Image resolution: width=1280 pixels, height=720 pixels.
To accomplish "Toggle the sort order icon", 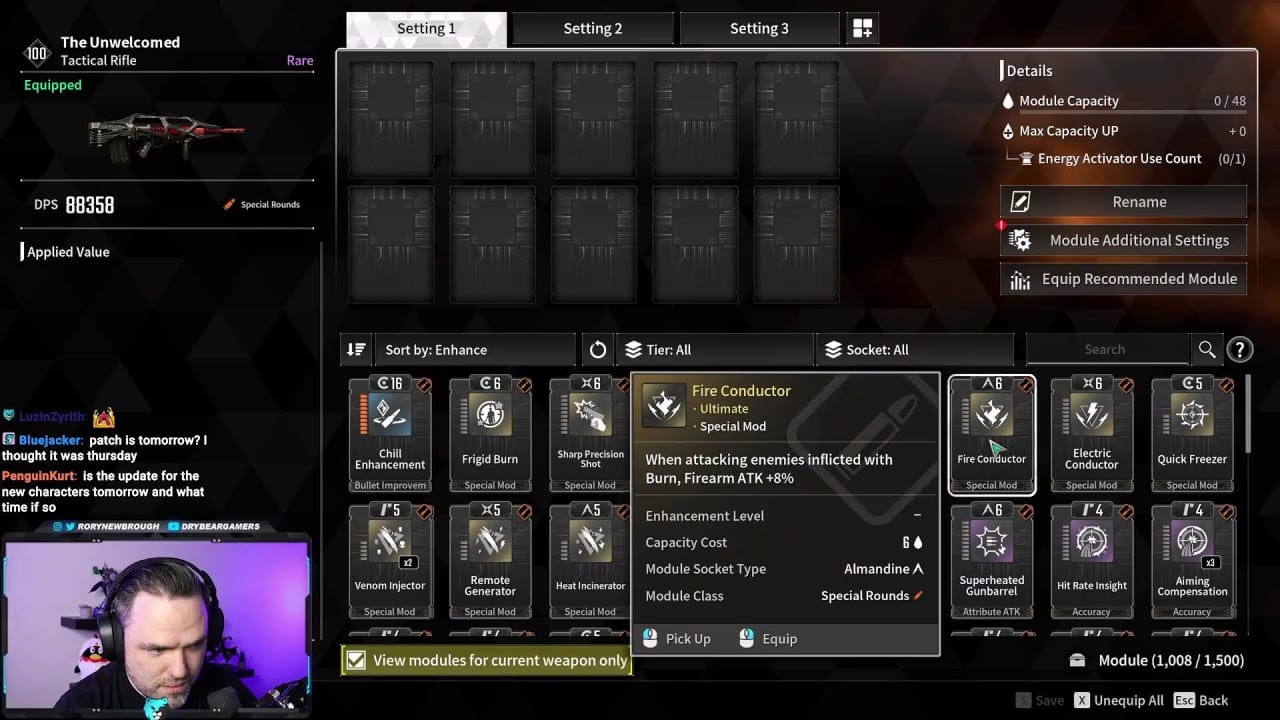I will coord(356,349).
